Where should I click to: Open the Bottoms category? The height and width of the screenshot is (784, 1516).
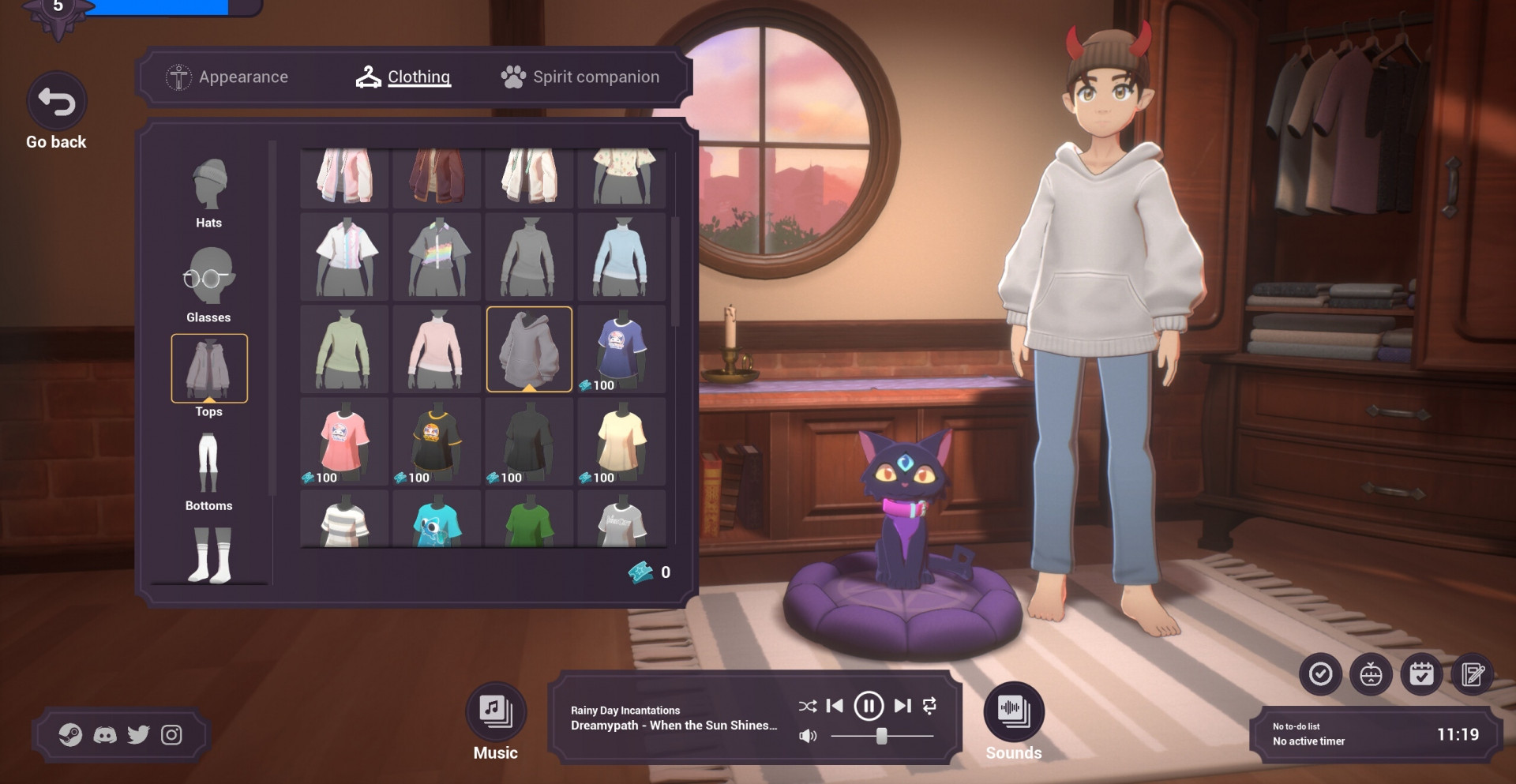click(x=208, y=471)
